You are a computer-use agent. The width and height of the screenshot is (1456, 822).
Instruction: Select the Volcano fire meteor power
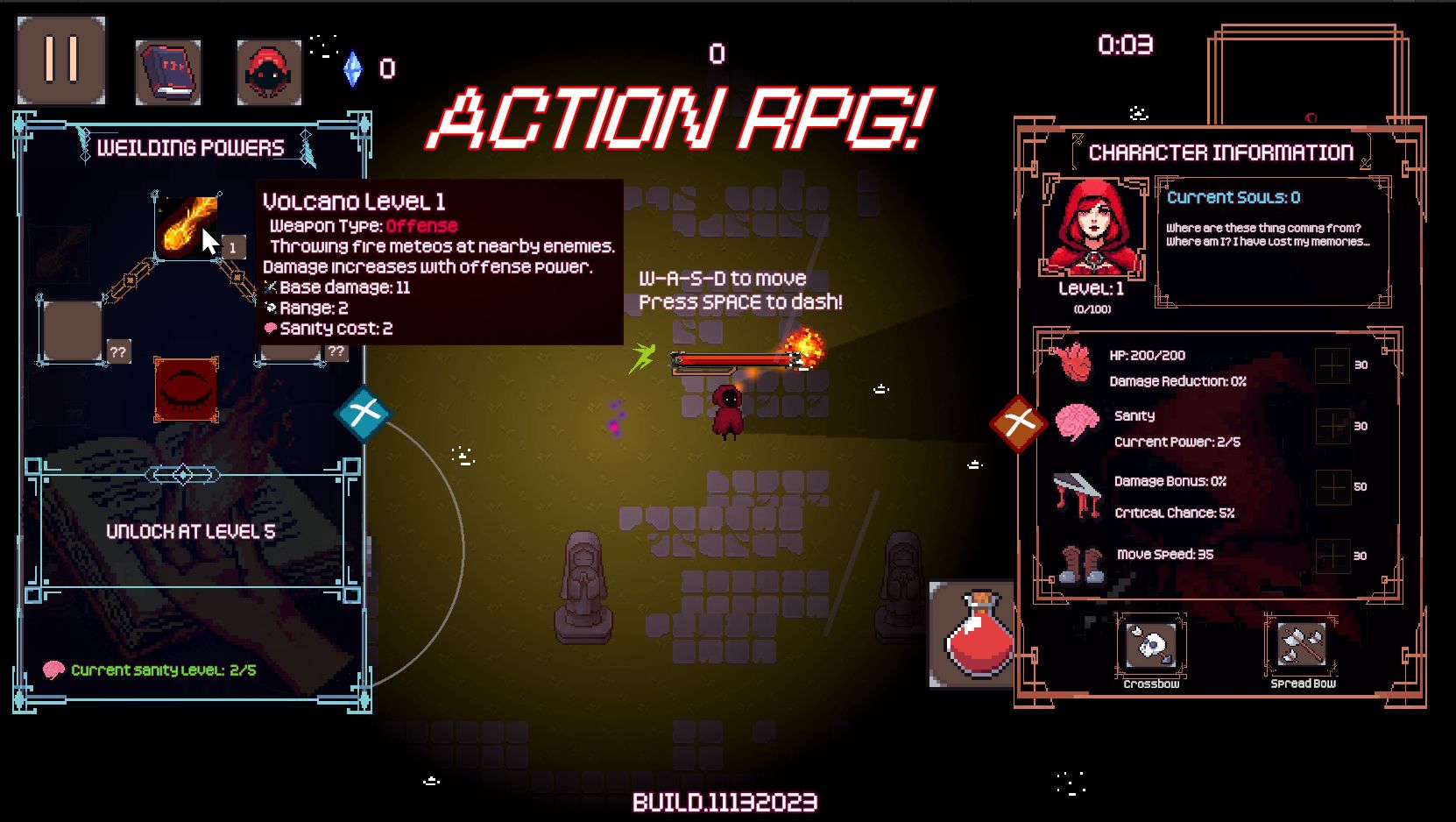pos(187,227)
